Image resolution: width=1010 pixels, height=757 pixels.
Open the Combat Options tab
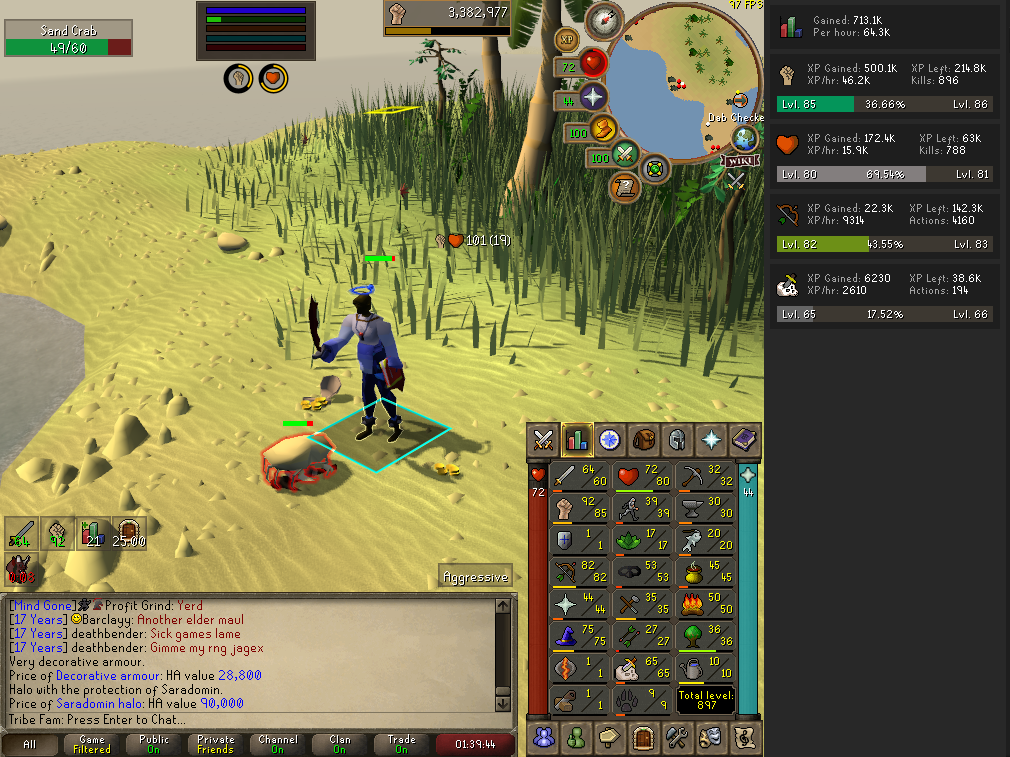[x=543, y=439]
